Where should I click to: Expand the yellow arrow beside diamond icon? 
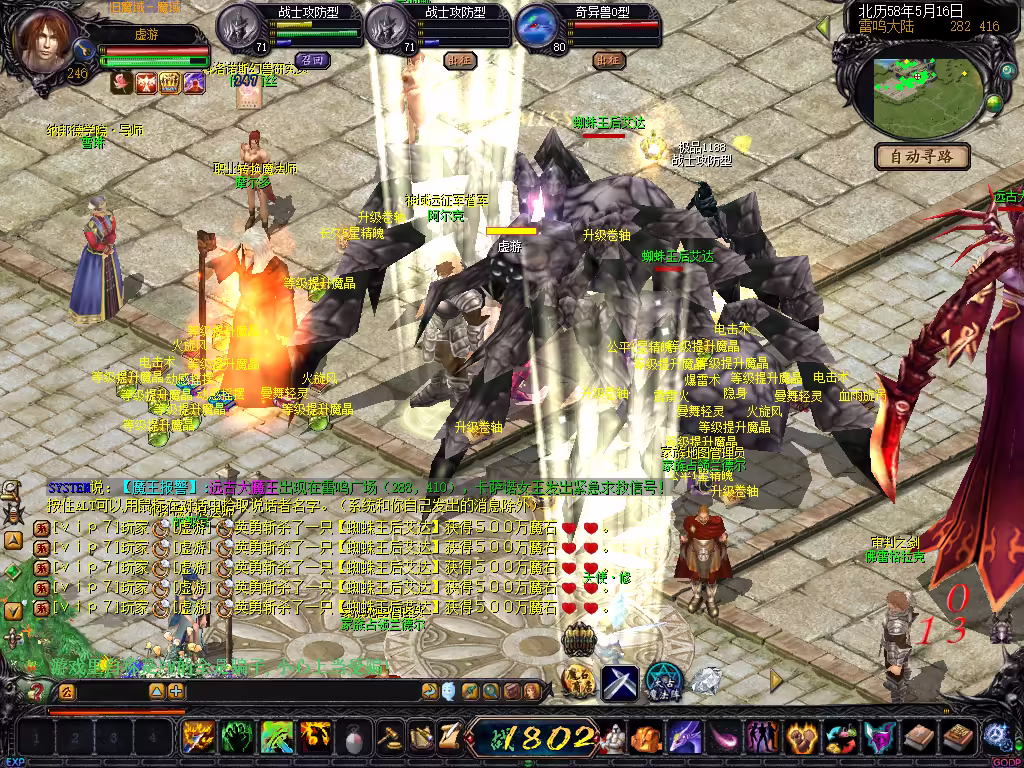(775, 681)
